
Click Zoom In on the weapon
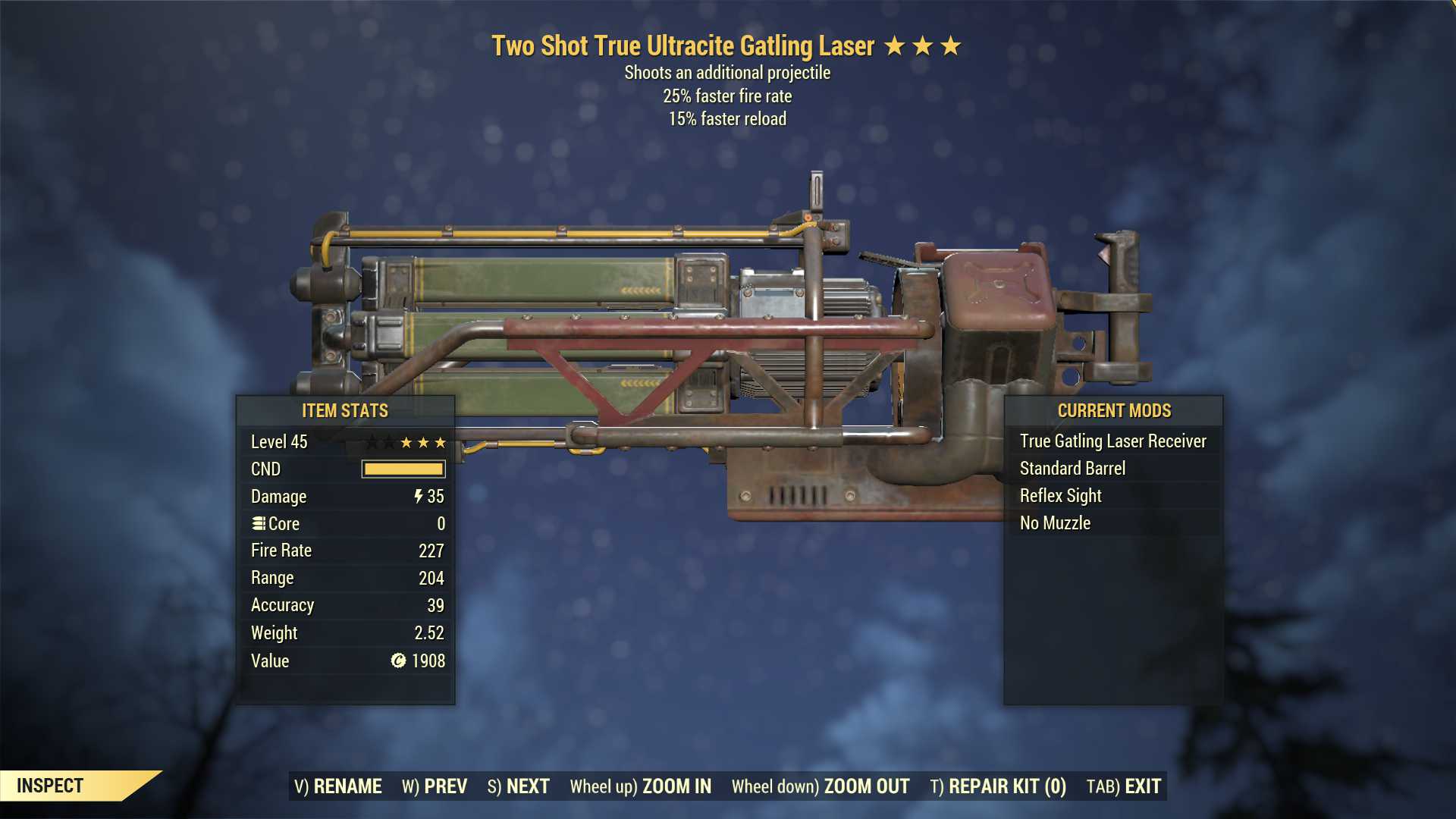point(641,786)
